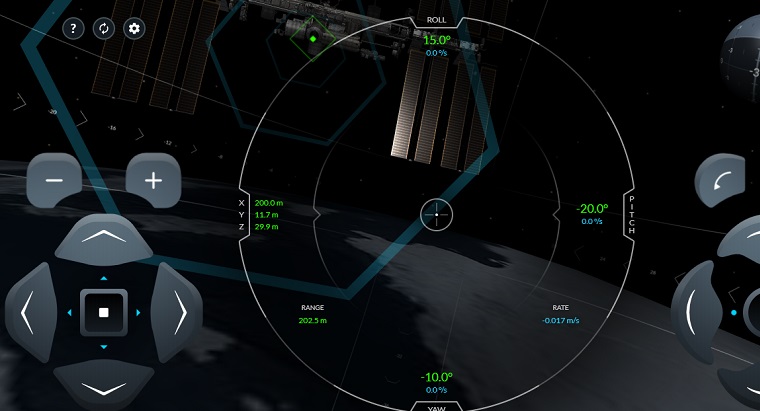The image size is (760, 411).
Task: Open the help question mark button
Action: click(x=72, y=28)
